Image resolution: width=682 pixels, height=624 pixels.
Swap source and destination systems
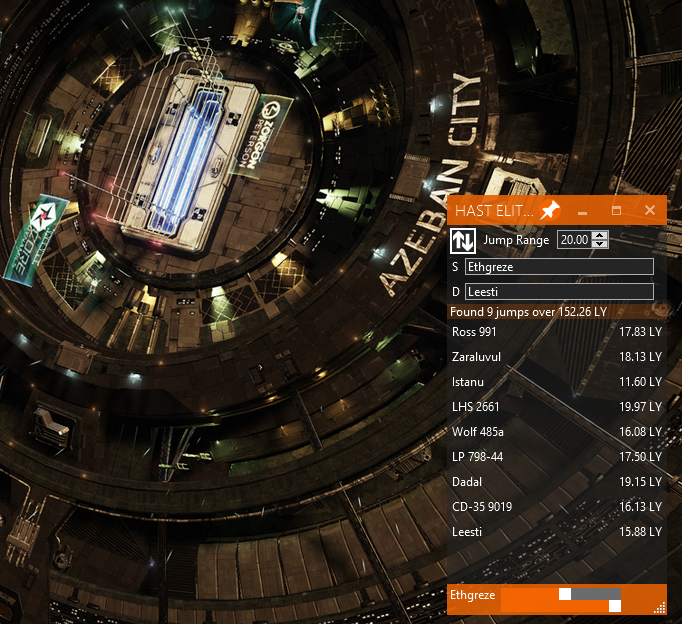(462, 240)
